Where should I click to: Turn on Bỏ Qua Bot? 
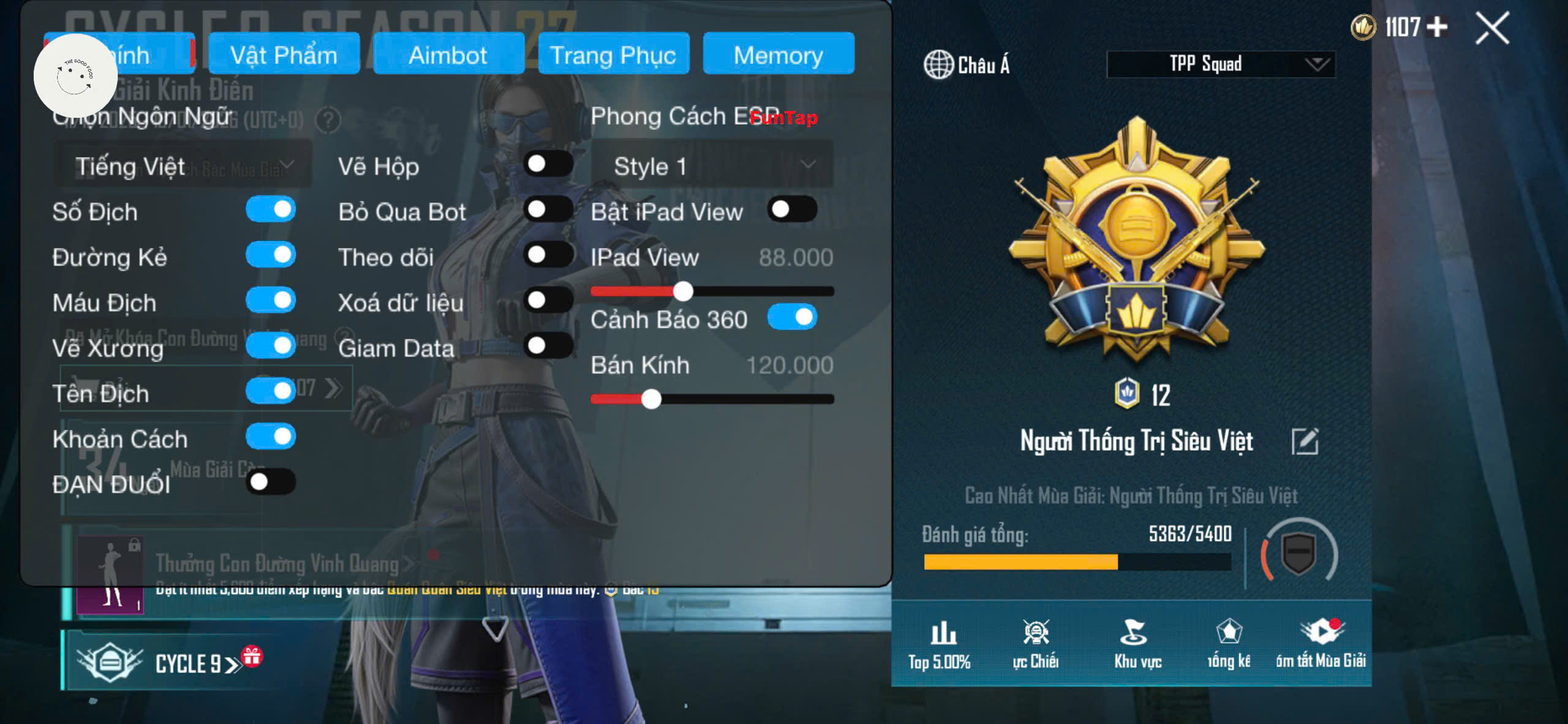point(548,210)
